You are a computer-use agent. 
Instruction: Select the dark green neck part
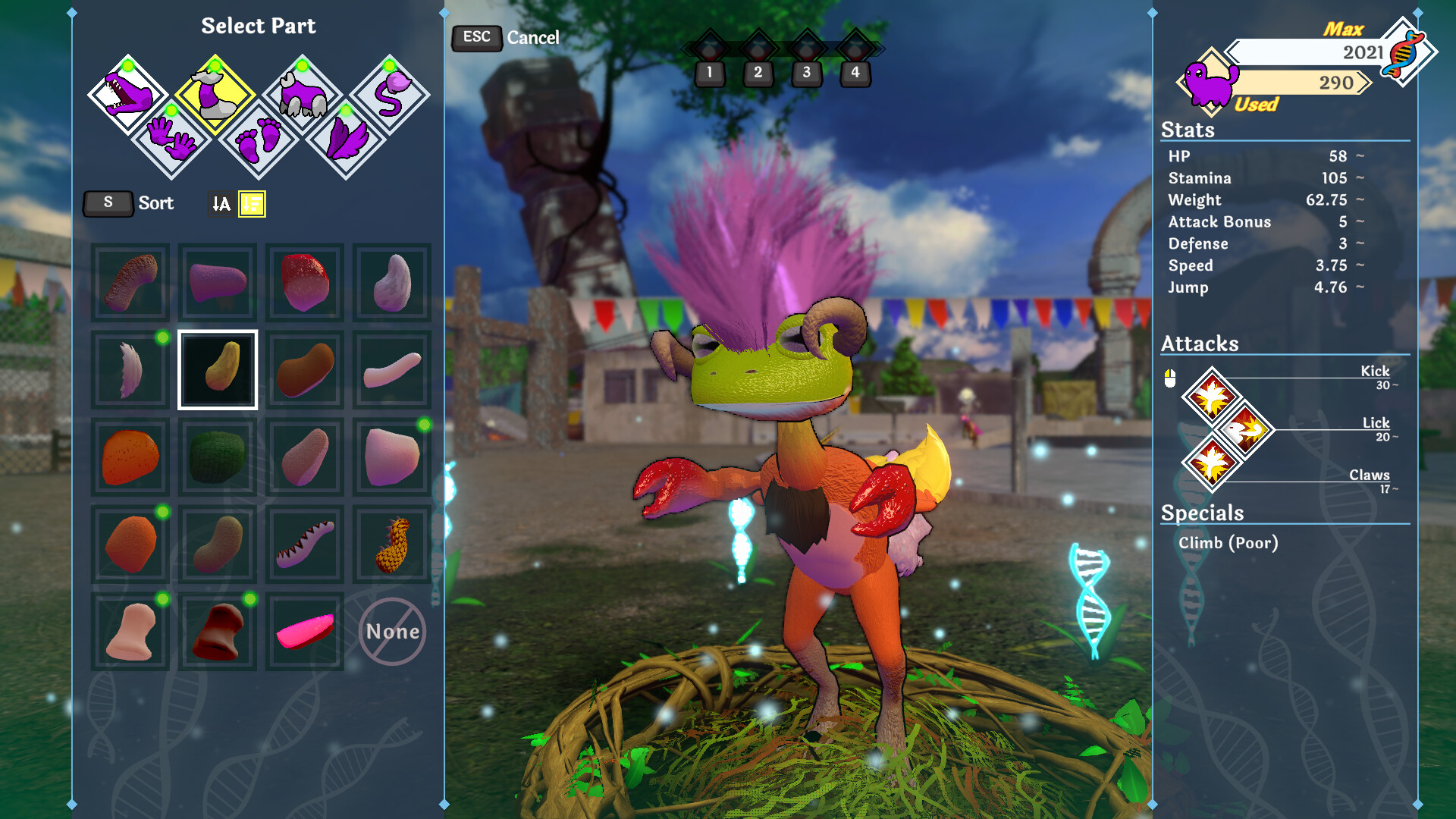click(218, 457)
